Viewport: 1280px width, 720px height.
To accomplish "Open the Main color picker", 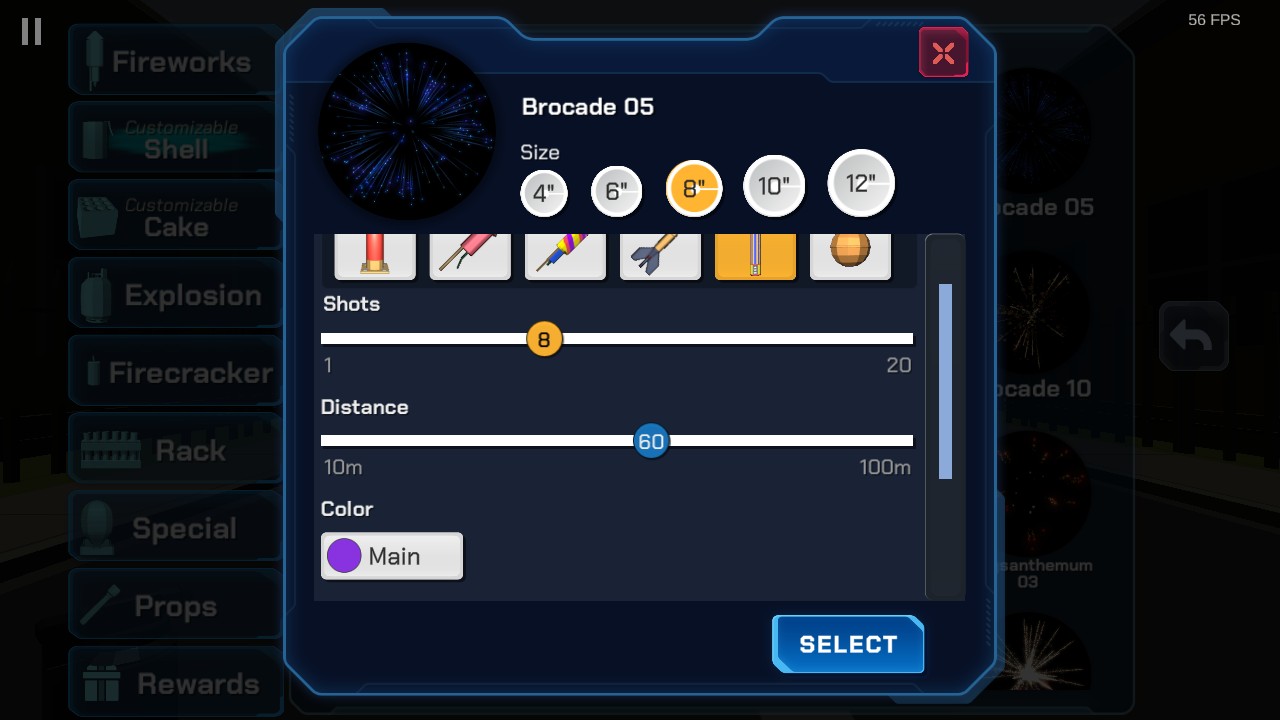I will 392,556.
